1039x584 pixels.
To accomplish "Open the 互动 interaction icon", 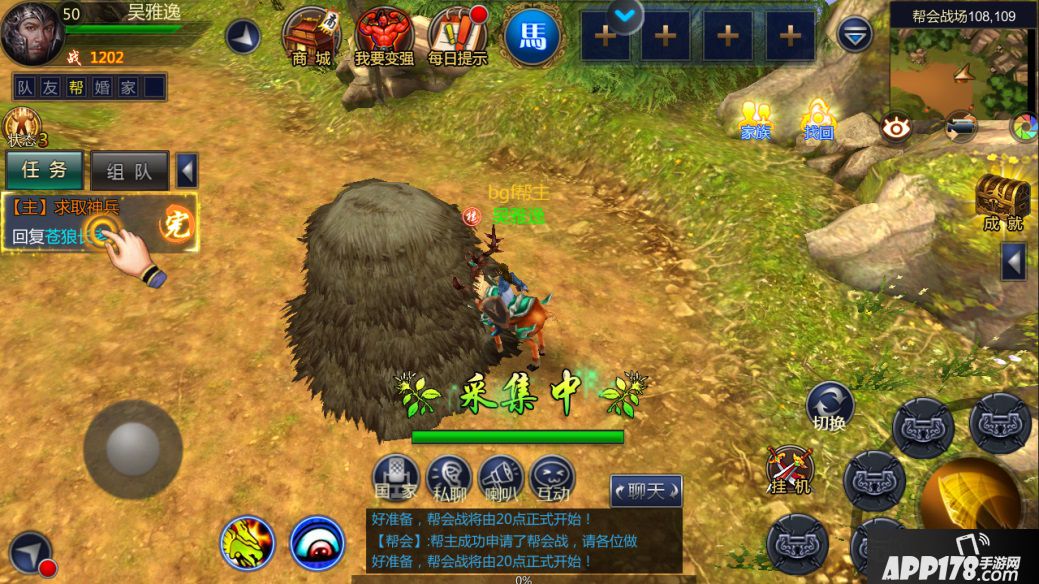I will [552, 478].
